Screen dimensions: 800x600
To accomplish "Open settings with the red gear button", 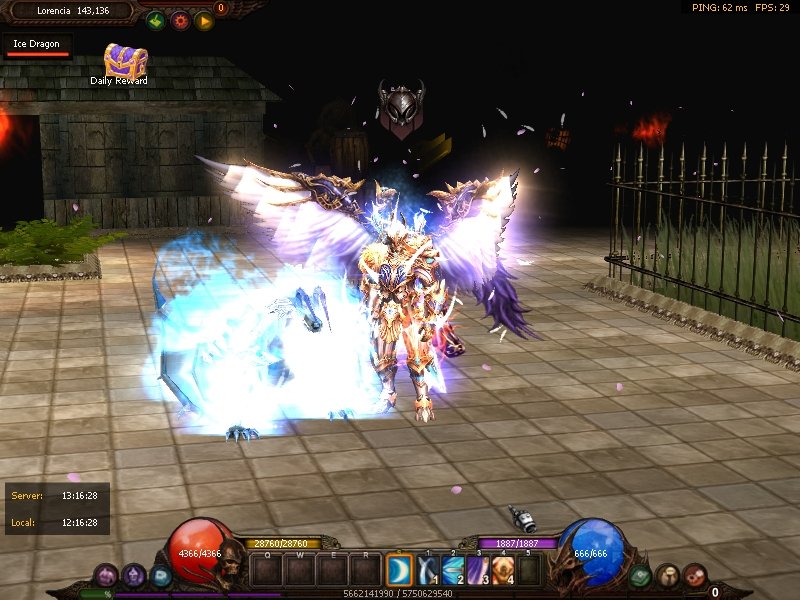I will tap(180, 20).
